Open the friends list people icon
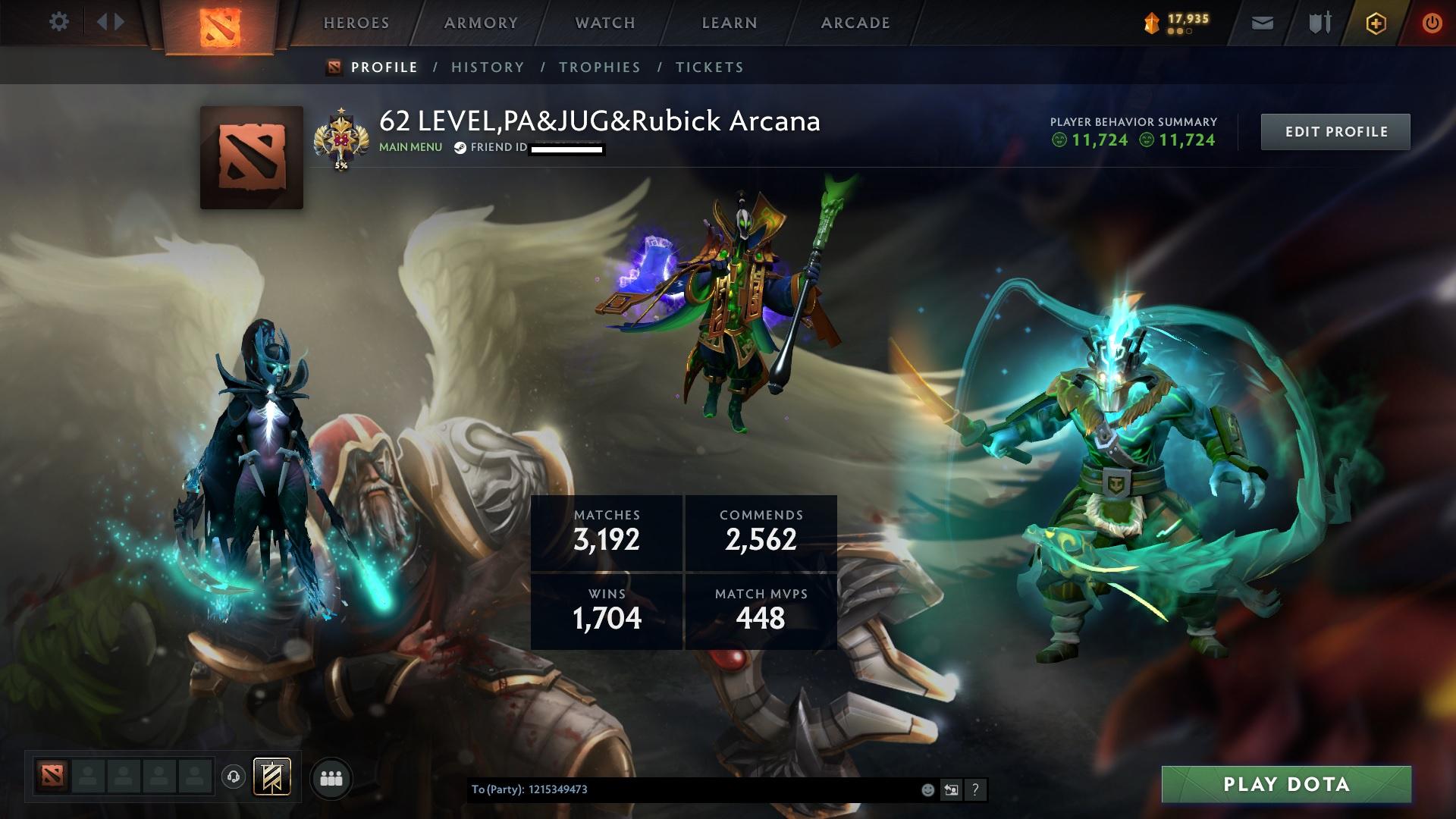 pos(331,778)
